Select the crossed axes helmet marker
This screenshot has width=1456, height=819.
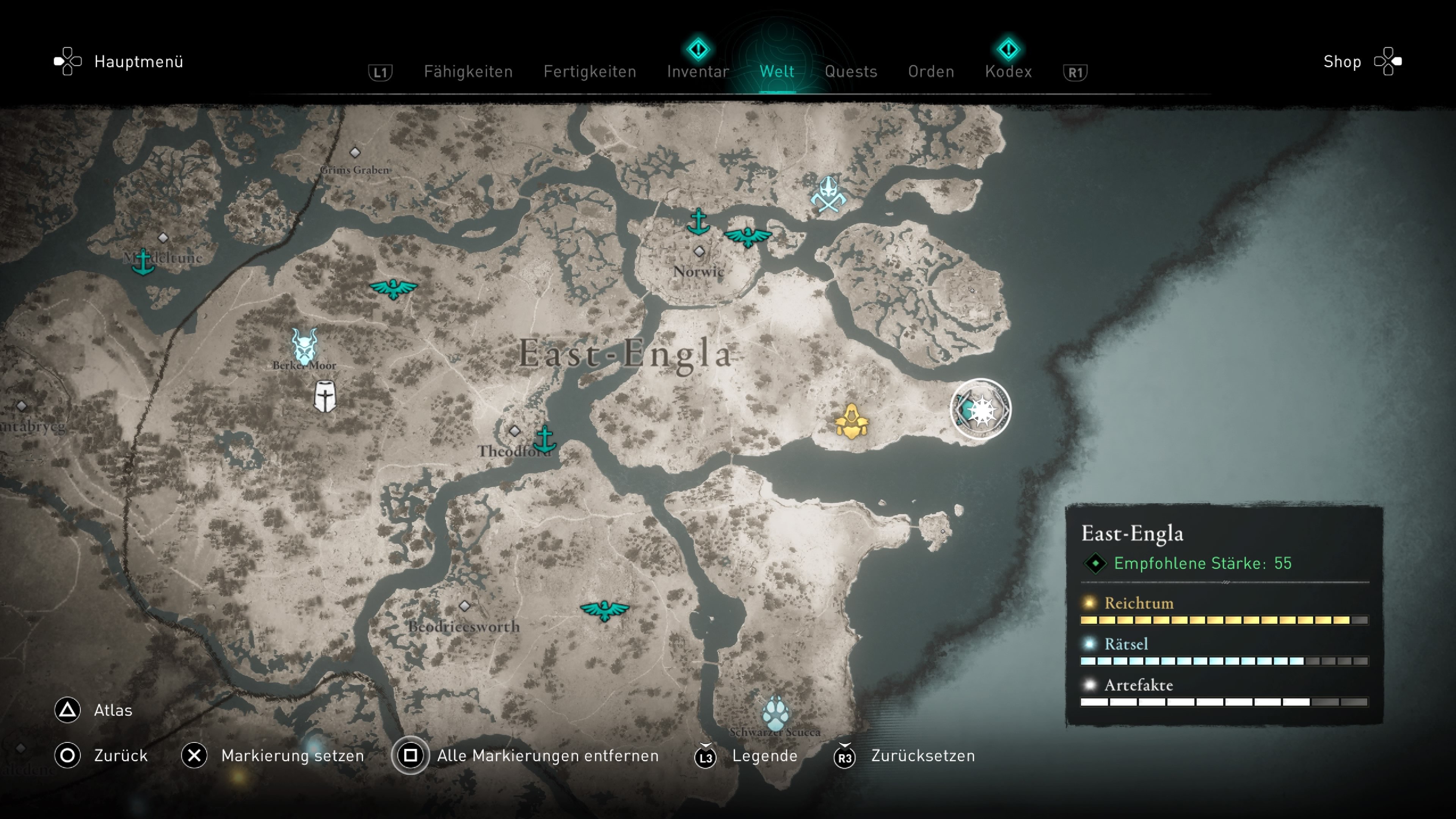(828, 195)
